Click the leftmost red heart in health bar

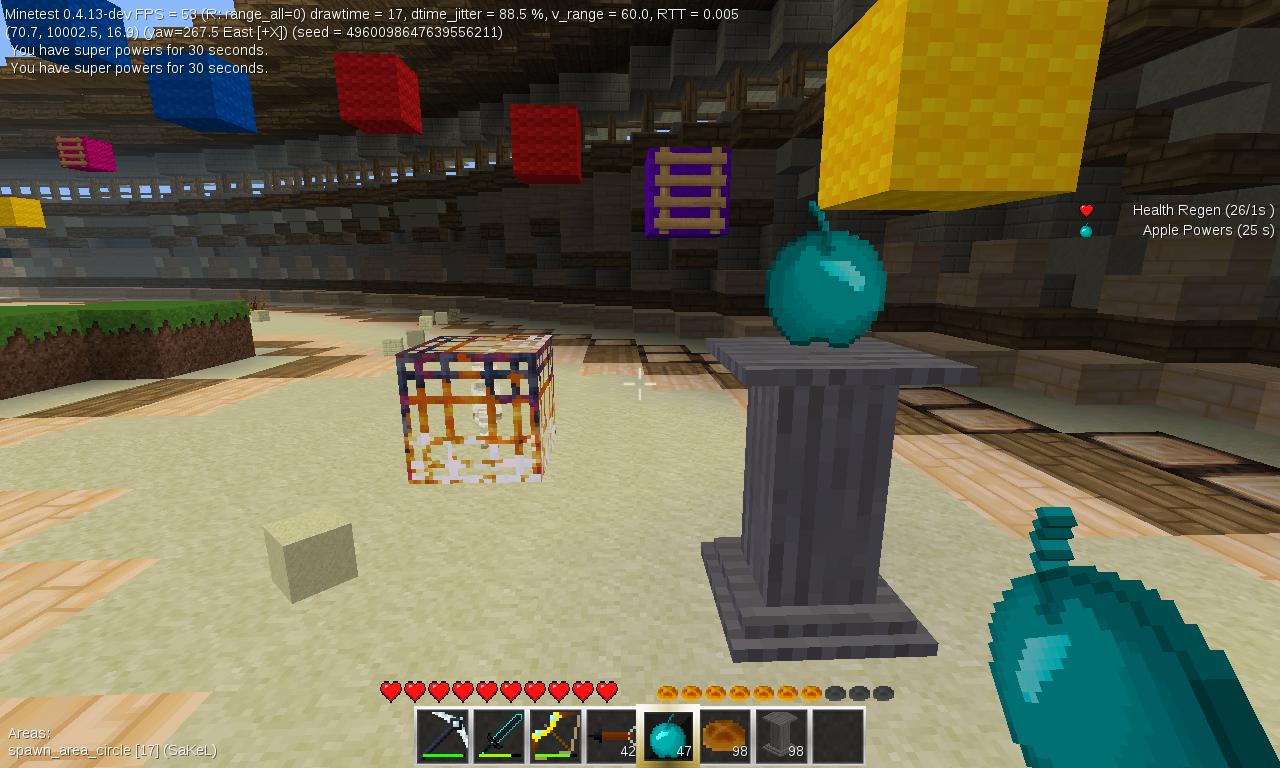click(x=389, y=690)
